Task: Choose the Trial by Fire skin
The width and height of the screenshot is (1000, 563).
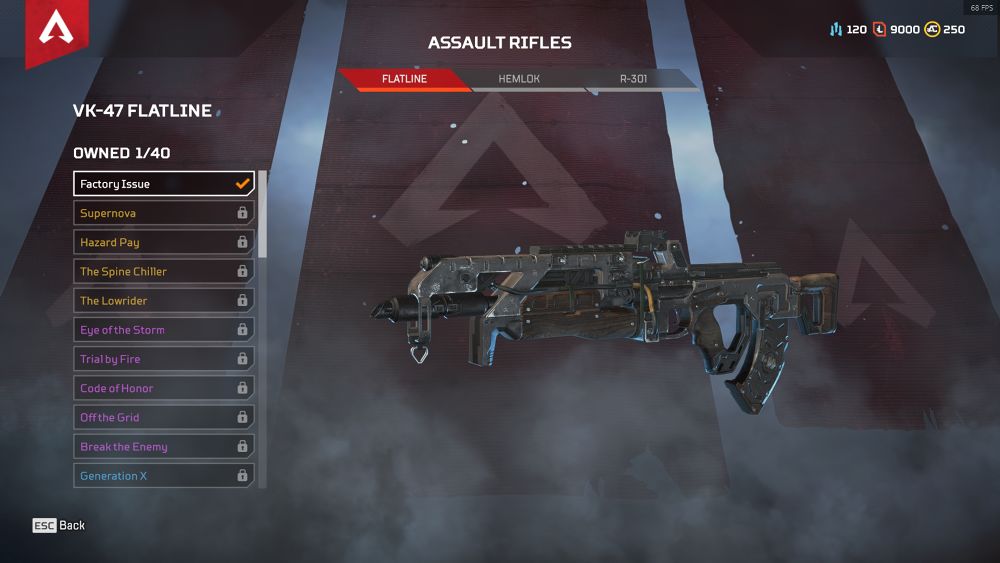Action: click(x=164, y=359)
